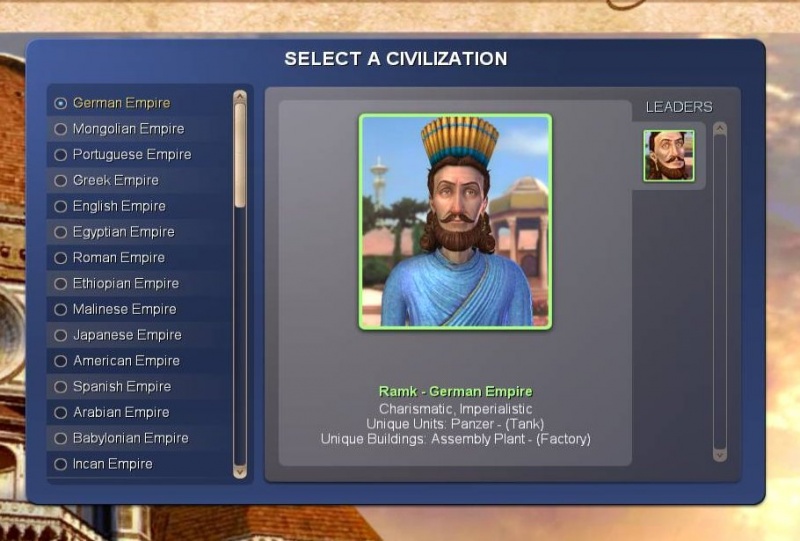Click the civilization list's down arrow
This screenshot has height=541, width=800.
240,470
